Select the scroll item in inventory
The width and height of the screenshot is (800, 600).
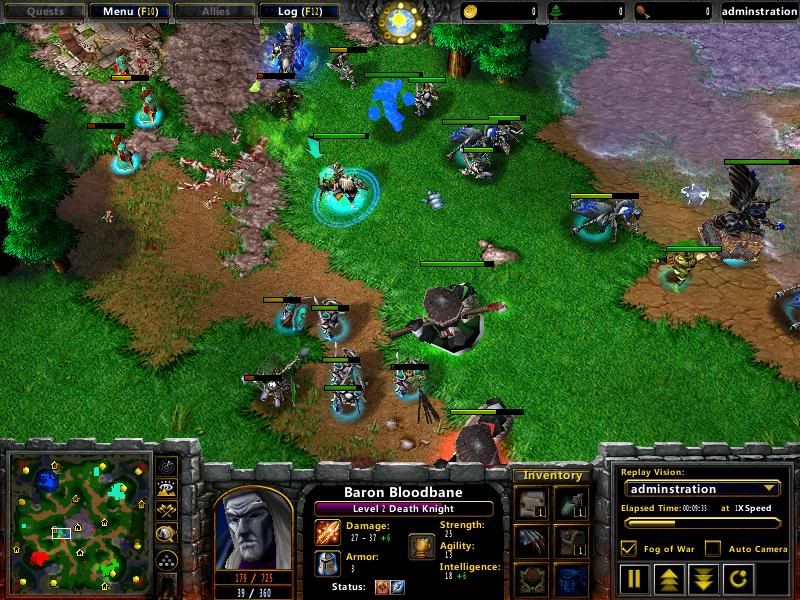531,503
